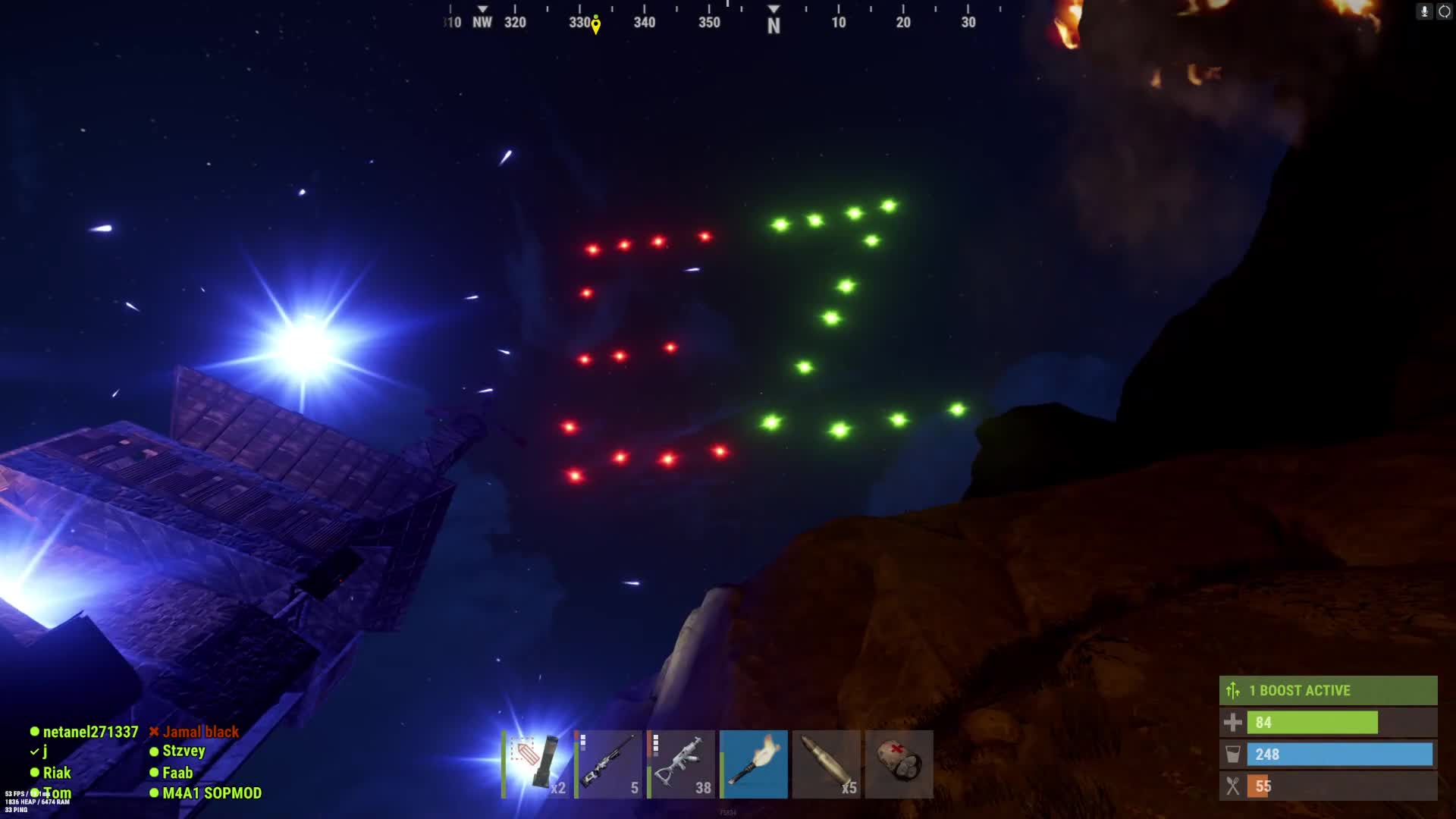This screenshot has width=1456, height=819.
Task: Click team member netanel271337
Action: pyautogui.click(x=90, y=732)
